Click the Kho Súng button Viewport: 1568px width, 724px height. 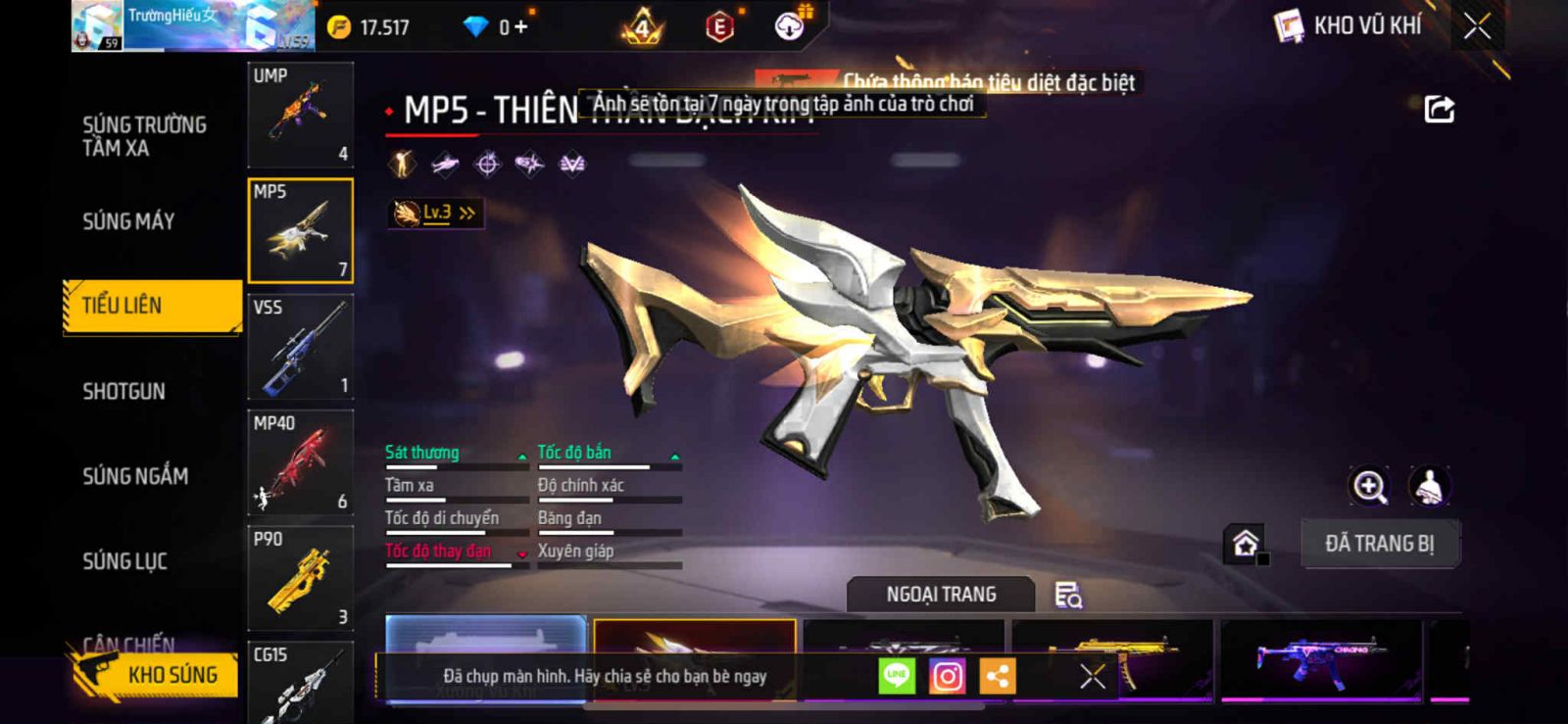(155, 675)
